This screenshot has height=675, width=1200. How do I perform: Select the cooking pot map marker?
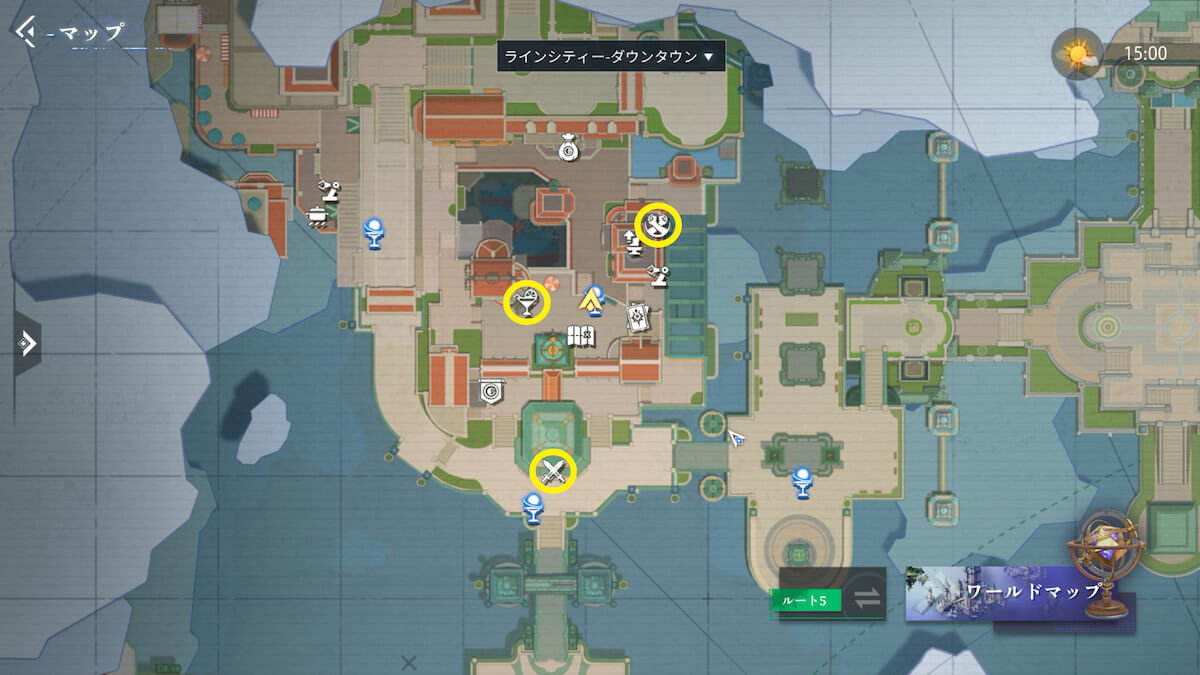click(x=317, y=216)
